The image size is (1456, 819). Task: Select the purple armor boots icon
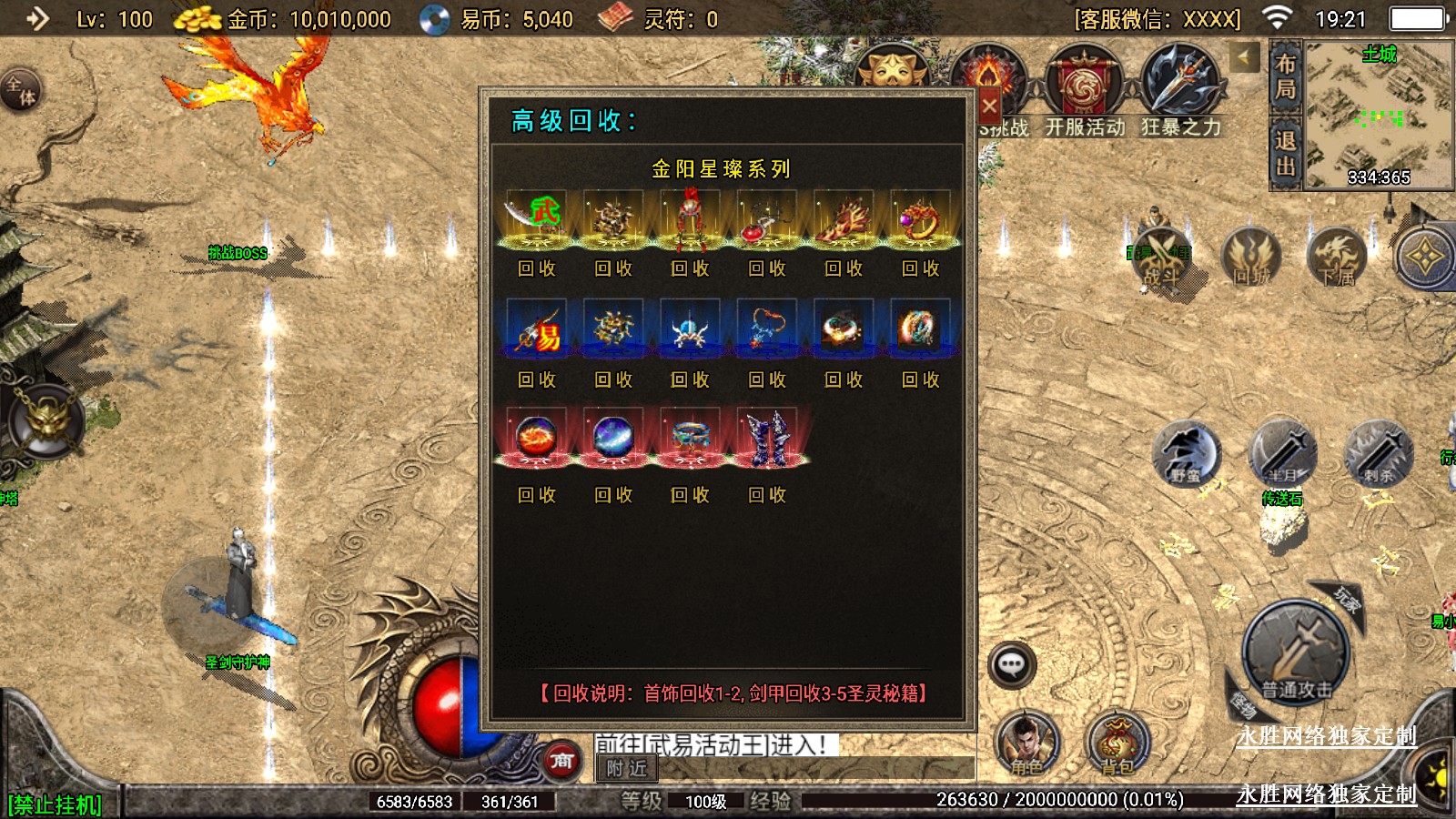[767, 439]
